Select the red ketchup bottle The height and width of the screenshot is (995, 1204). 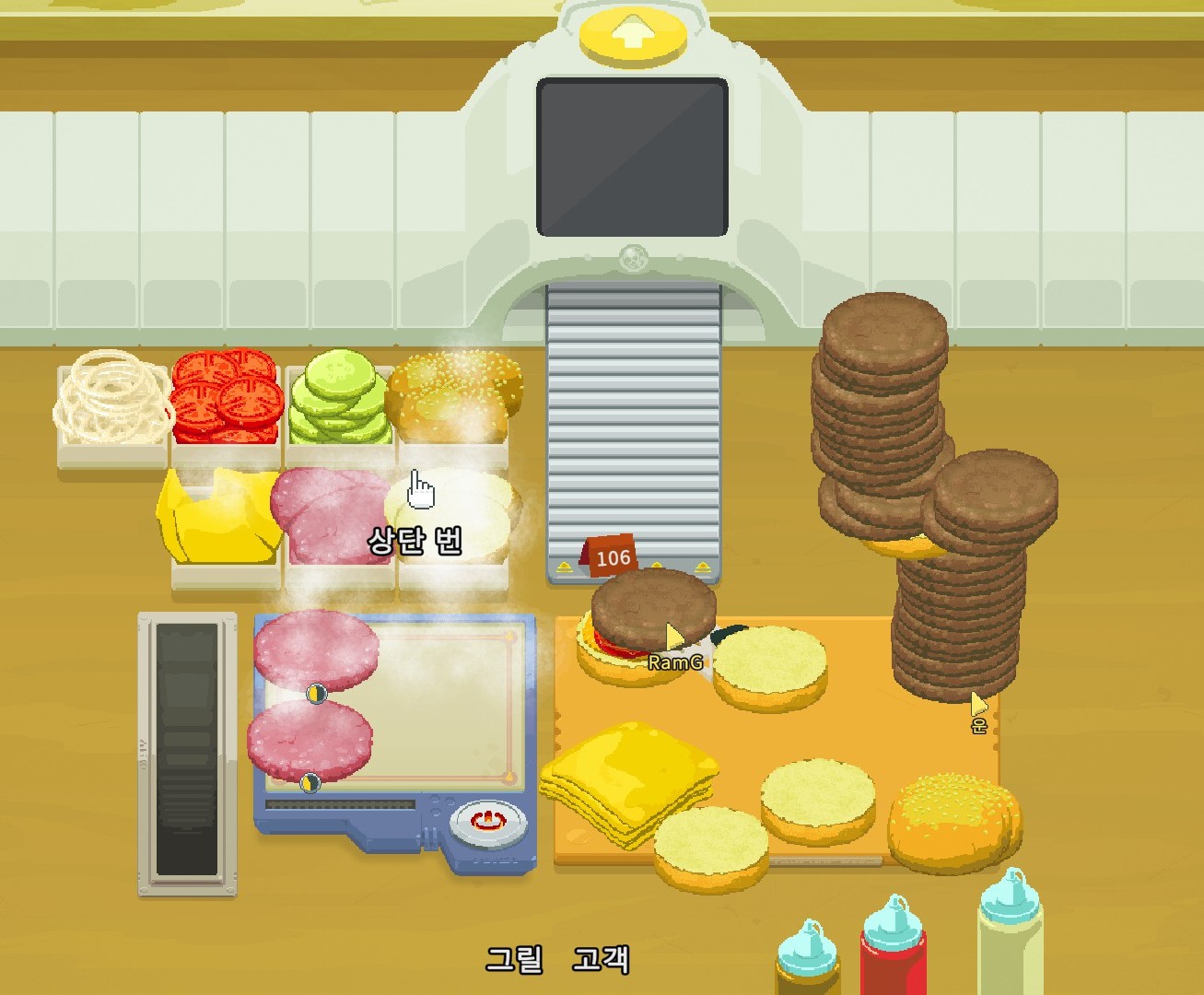pos(892,949)
